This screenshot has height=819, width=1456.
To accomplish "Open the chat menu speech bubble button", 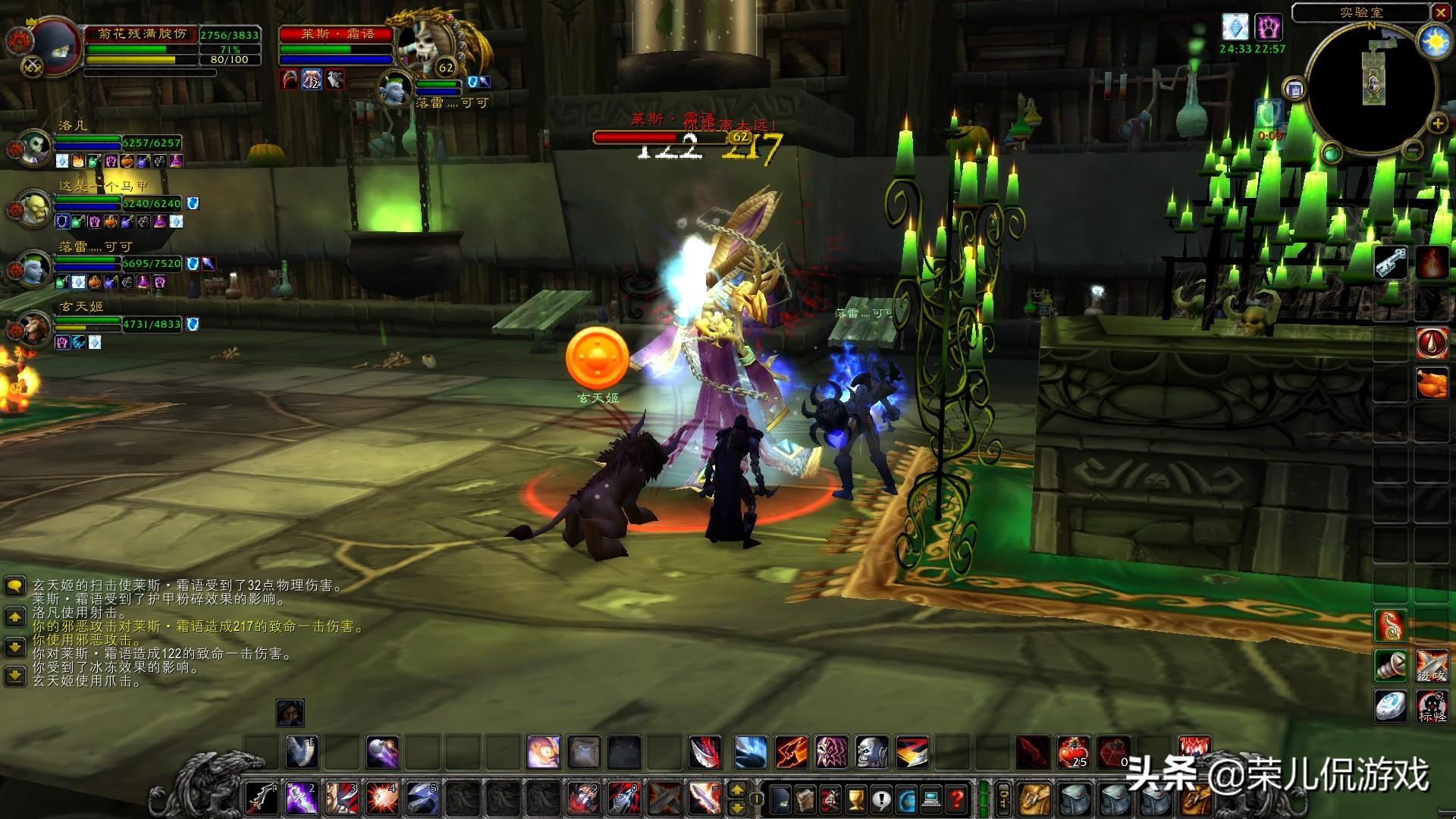I will (14, 586).
